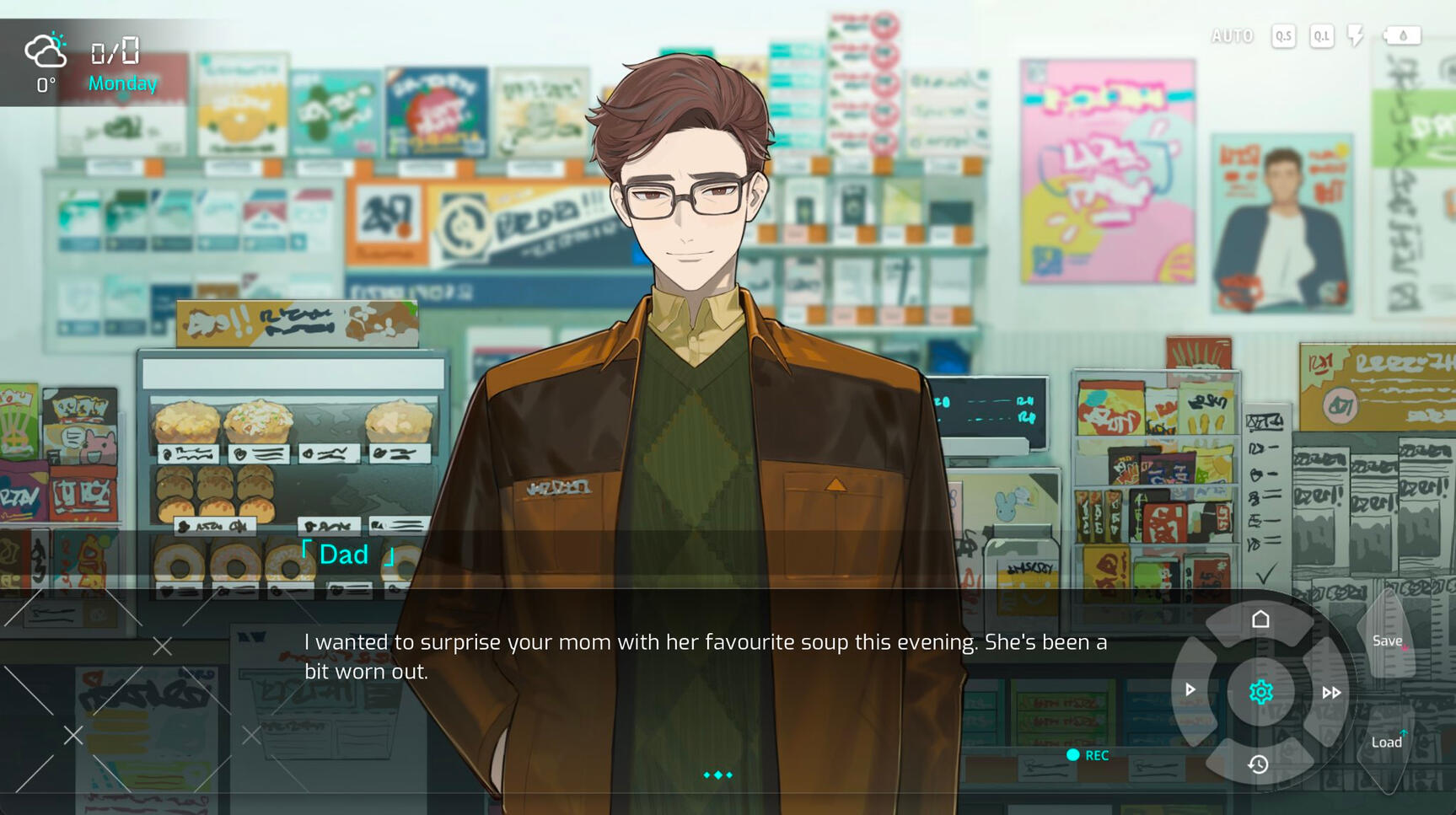The height and width of the screenshot is (815, 1456).
Task: Open the Load menu
Action: click(1387, 743)
